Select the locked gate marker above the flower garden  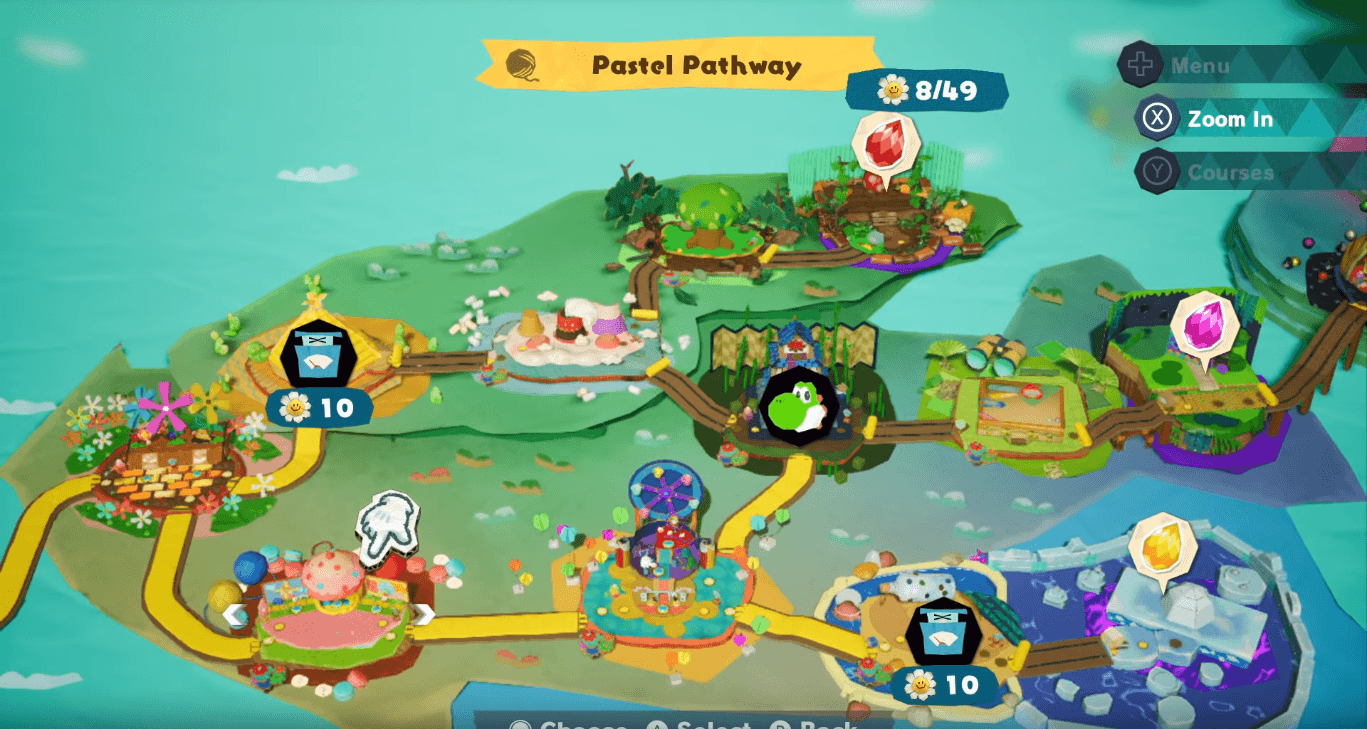(x=318, y=353)
